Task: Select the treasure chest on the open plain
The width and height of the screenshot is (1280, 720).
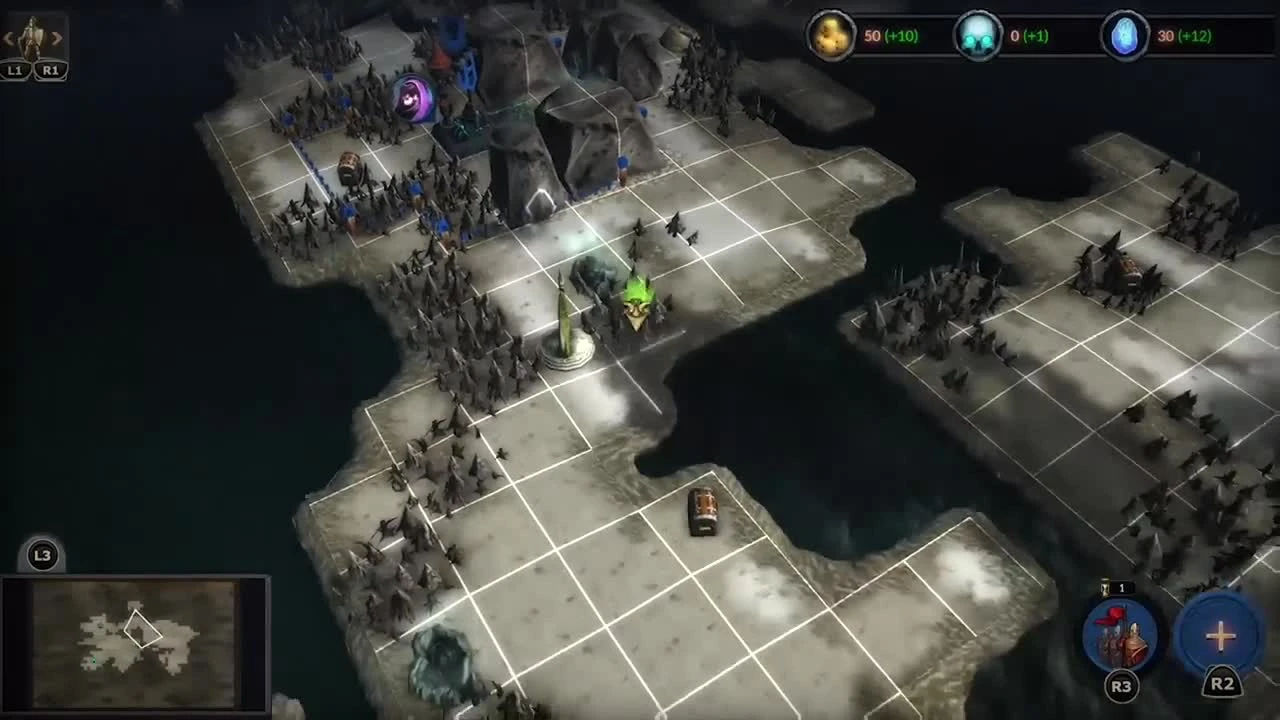Action: tap(703, 511)
